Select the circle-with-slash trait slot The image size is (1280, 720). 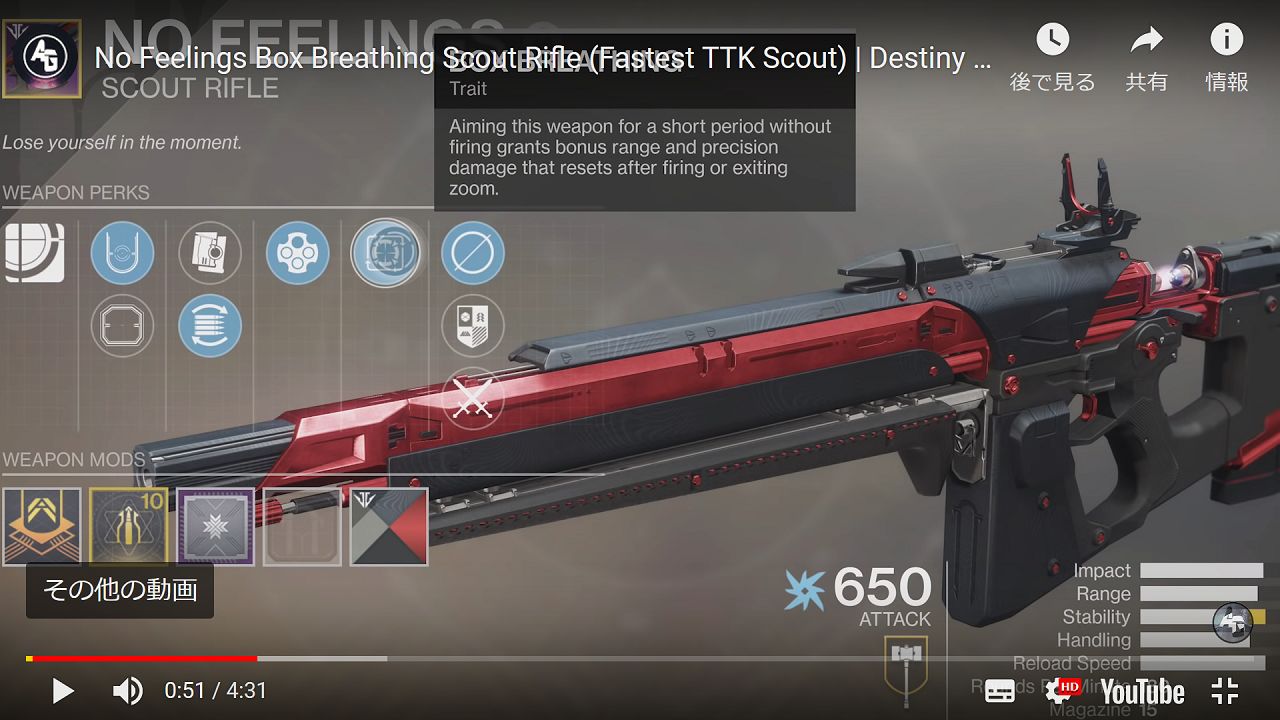pyautogui.click(x=472, y=253)
